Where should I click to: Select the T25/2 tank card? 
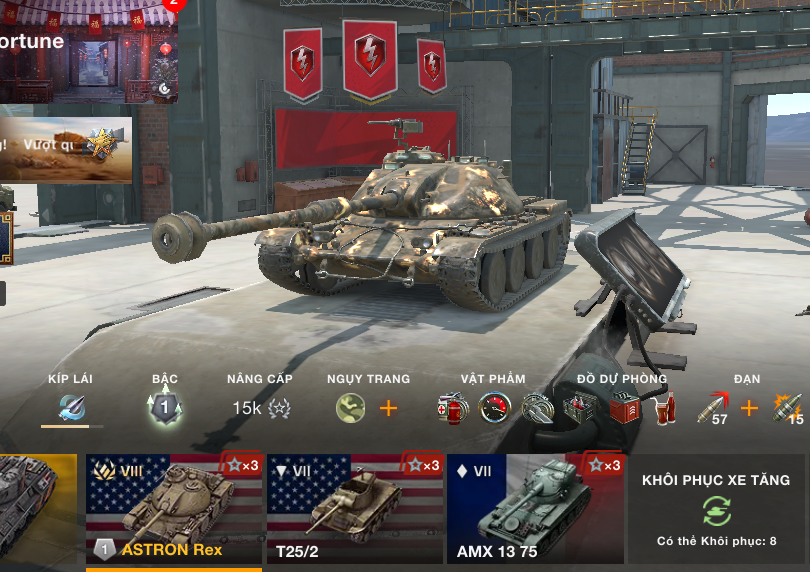[x=354, y=509]
